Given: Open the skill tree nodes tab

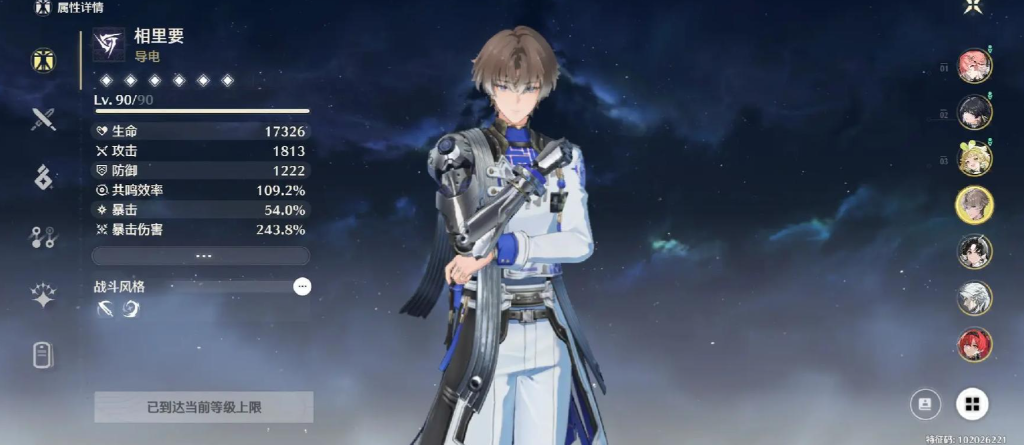Looking at the screenshot, I should pyautogui.click(x=42, y=237).
